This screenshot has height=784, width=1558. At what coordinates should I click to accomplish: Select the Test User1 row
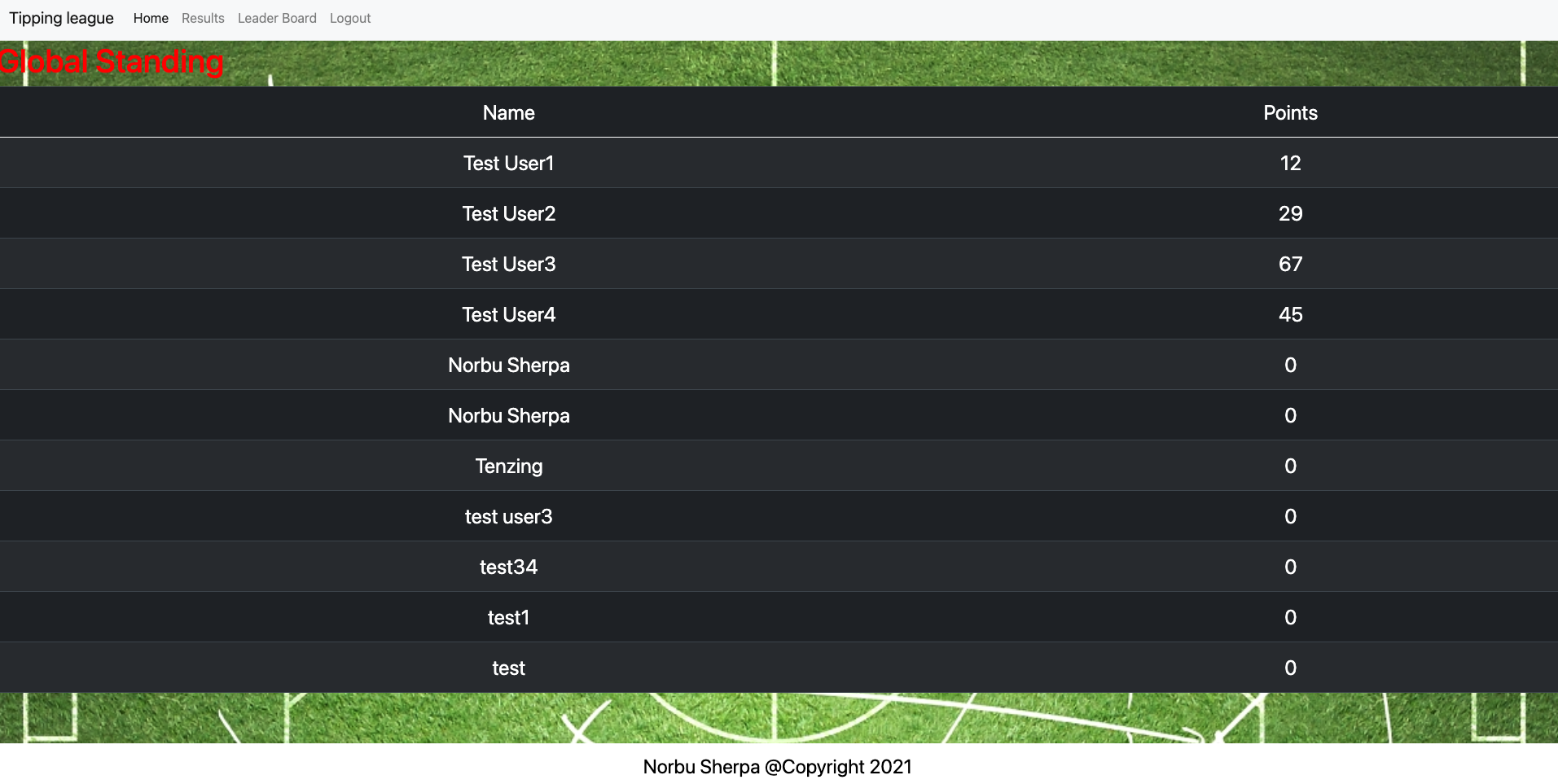coord(508,163)
